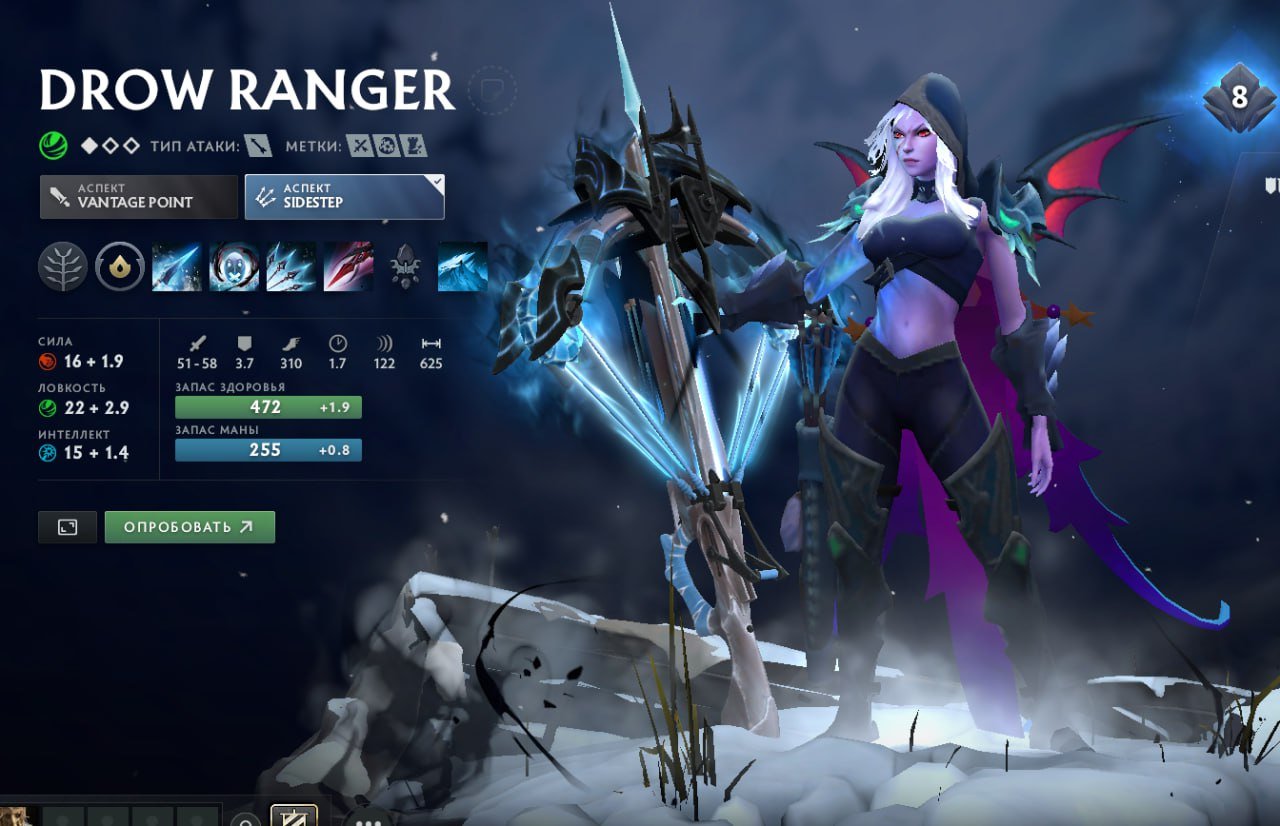View the Gust ability icon

234,267
